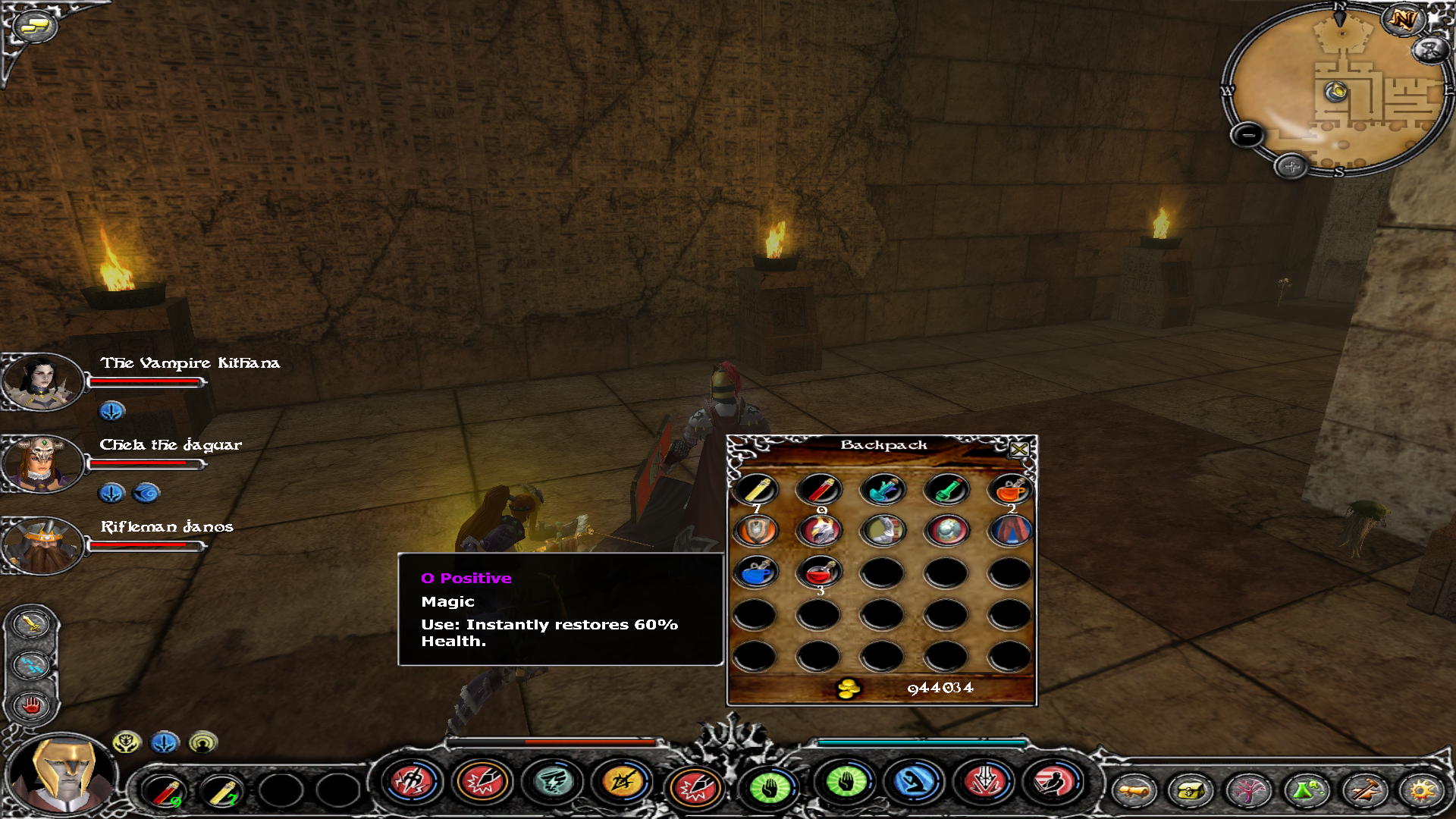
Task: Select The Vampire Kithana portrait
Action: click(42, 381)
